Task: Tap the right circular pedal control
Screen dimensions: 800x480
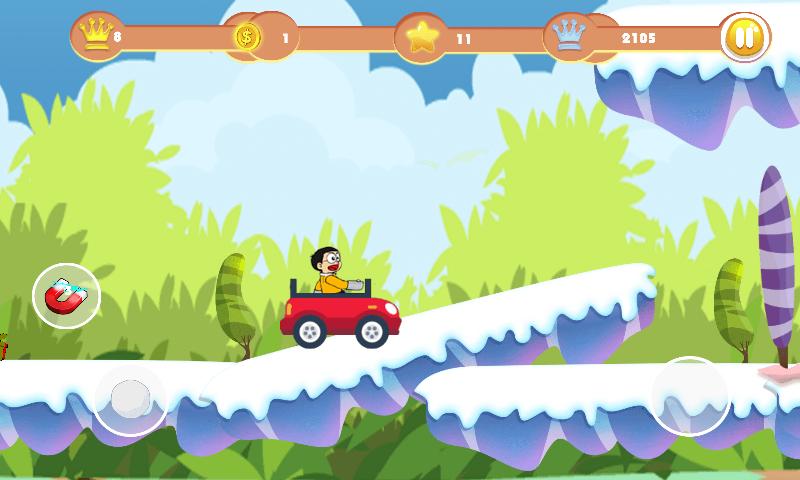Action: tap(690, 396)
